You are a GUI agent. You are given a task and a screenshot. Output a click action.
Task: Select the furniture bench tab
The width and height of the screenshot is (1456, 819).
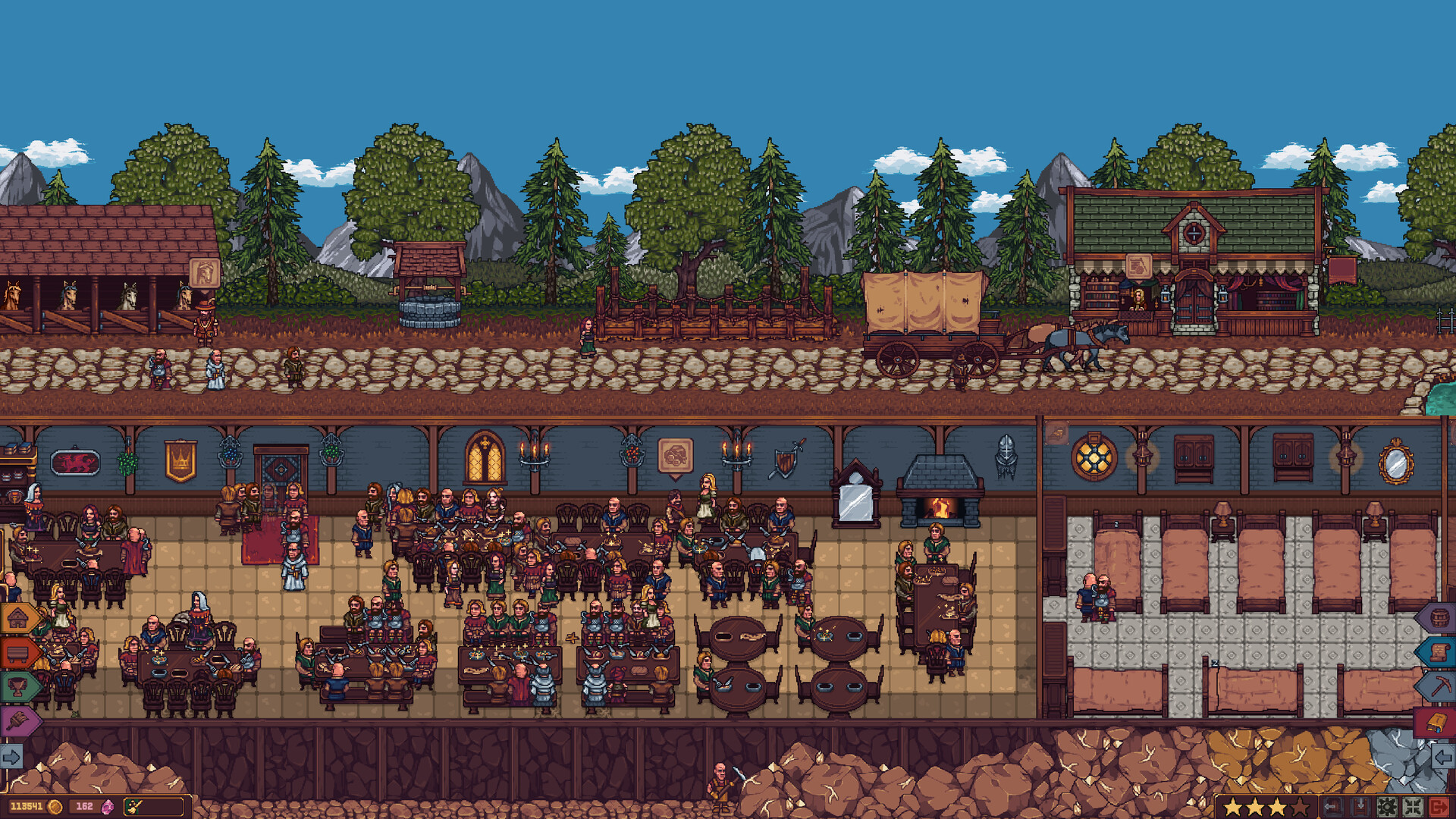click(x=18, y=652)
